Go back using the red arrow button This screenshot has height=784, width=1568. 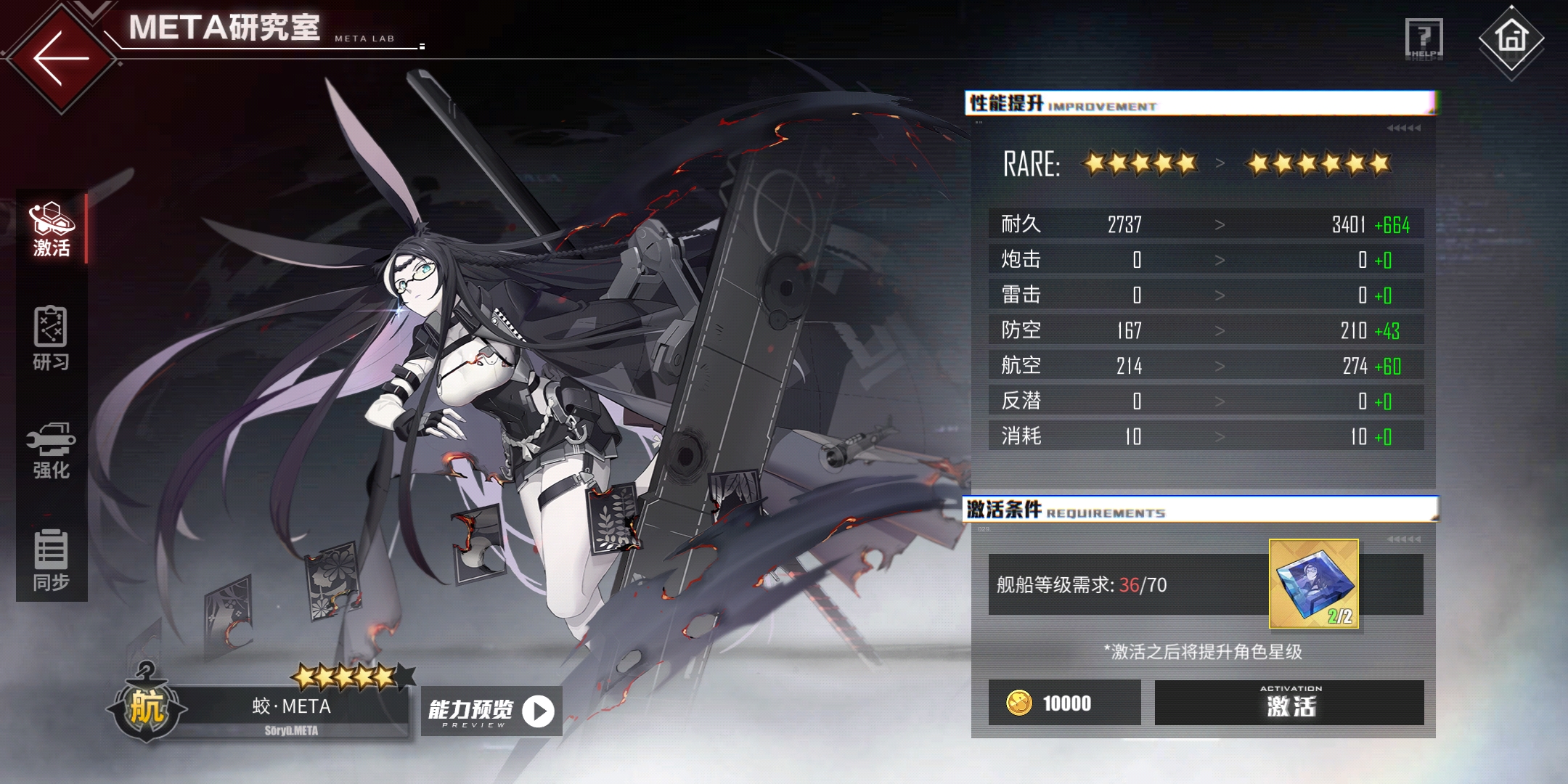coord(61,58)
